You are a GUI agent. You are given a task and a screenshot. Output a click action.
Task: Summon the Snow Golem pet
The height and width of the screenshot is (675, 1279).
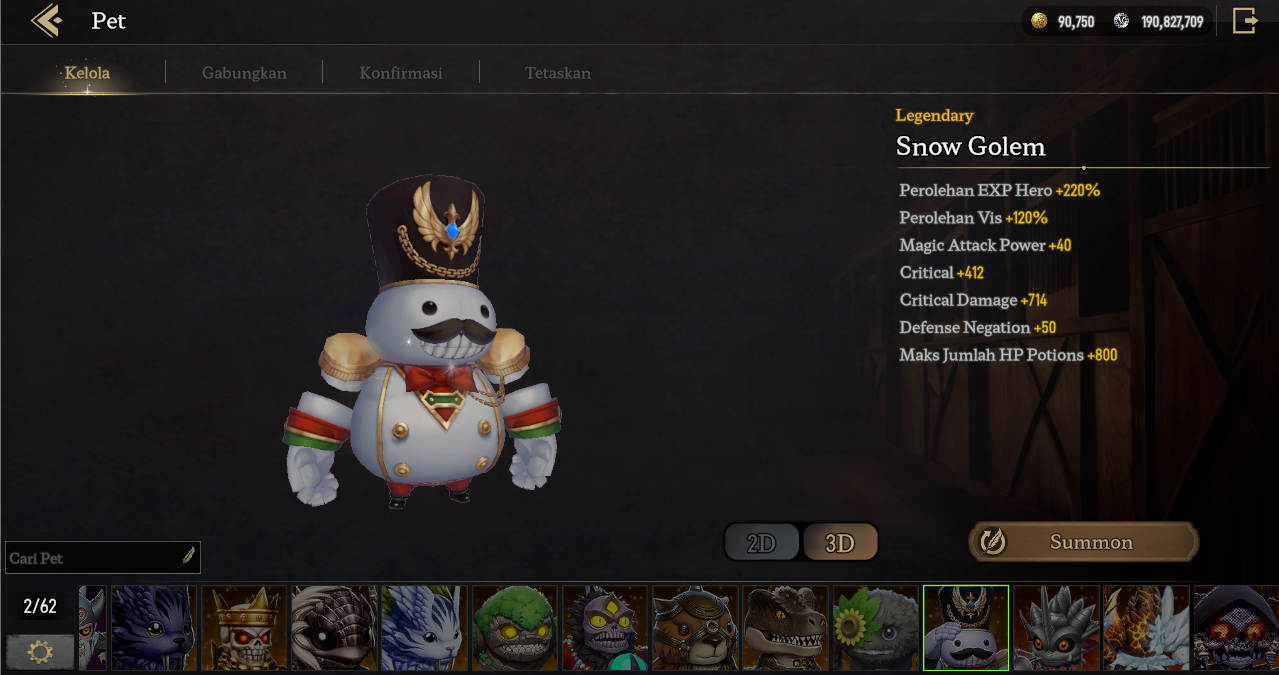(x=1083, y=542)
